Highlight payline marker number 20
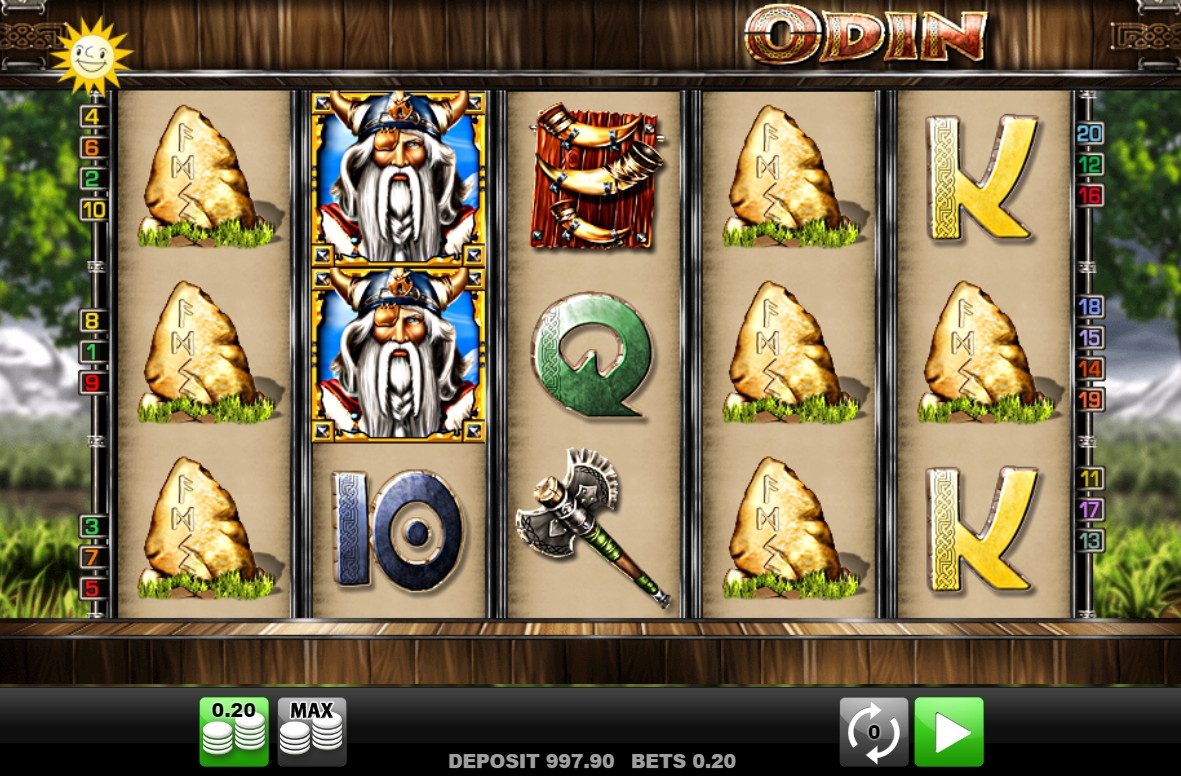Image resolution: width=1181 pixels, height=776 pixels. coord(1090,133)
